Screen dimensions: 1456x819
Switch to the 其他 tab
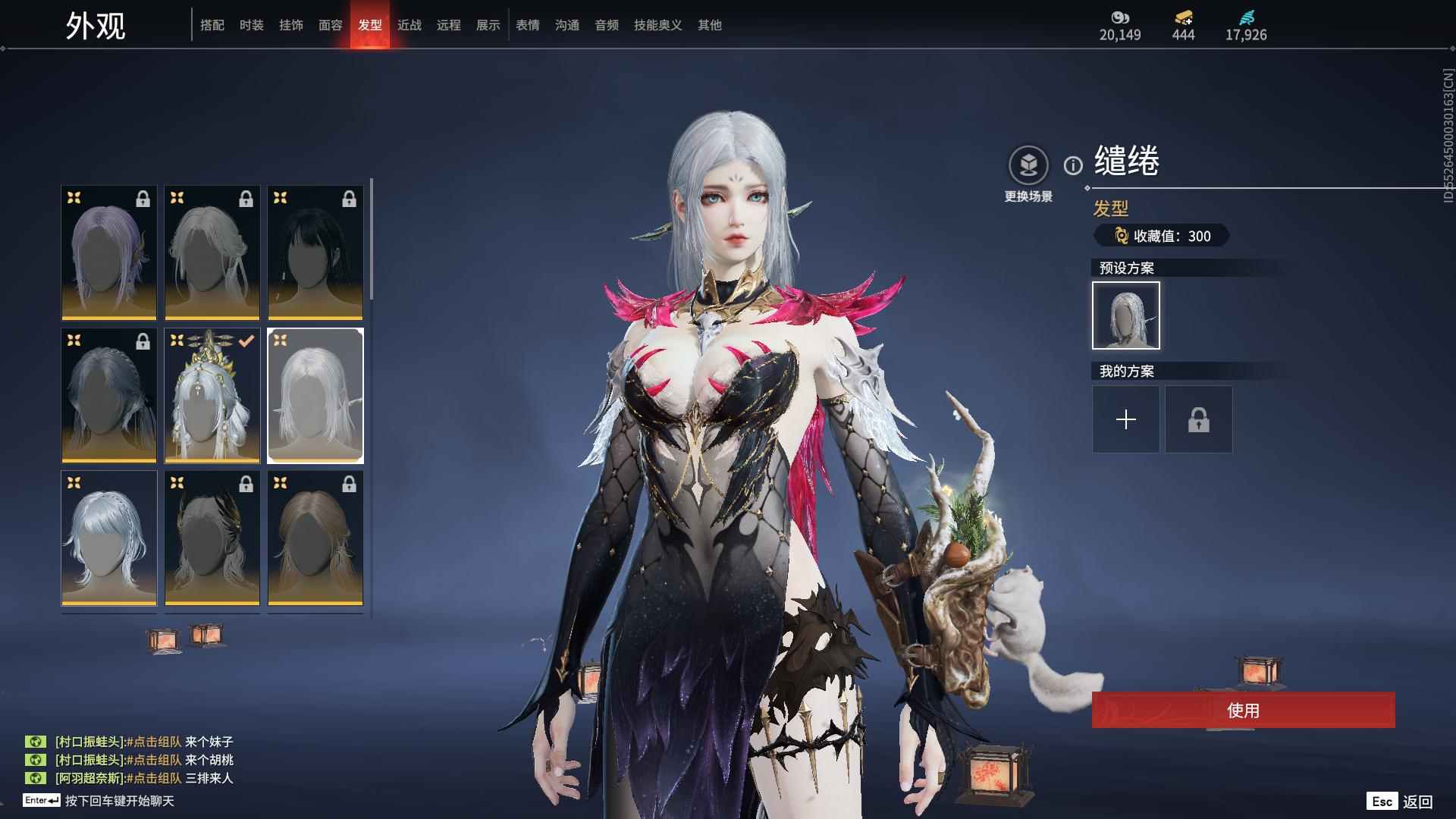click(x=710, y=25)
